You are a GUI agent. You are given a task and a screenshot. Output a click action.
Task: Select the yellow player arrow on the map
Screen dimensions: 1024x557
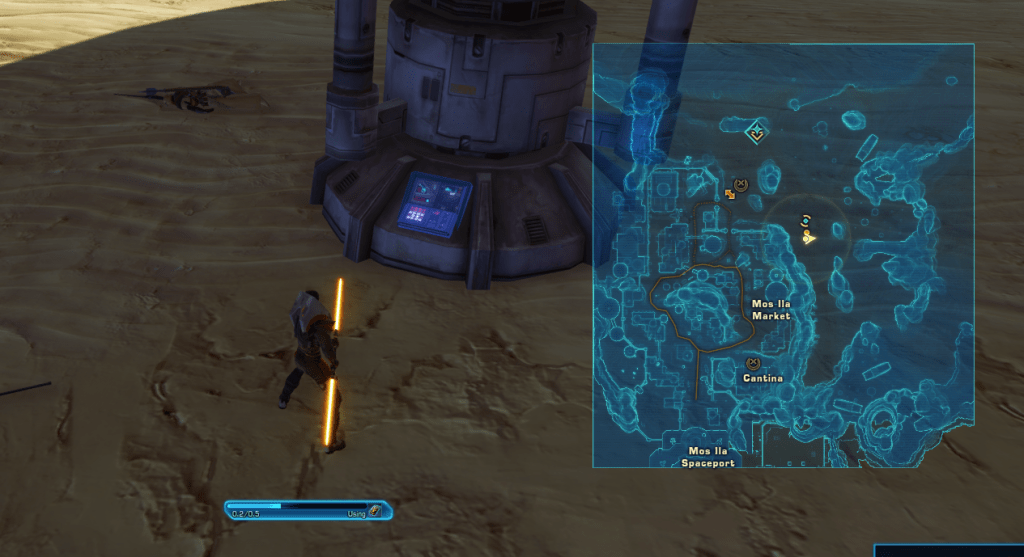pyautogui.click(x=808, y=237)
